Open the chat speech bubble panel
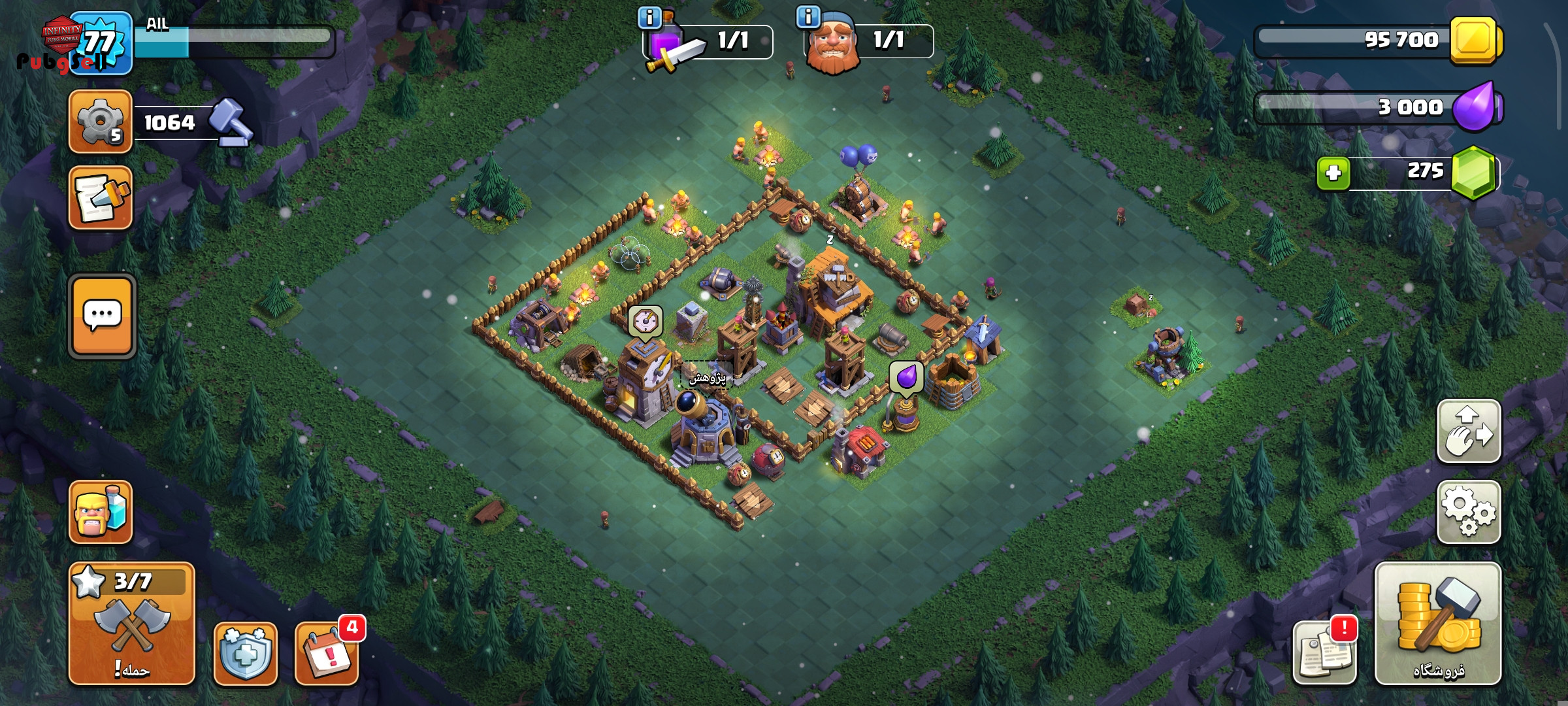This screenshot has height=706, width=1568. click(x=102, y=316)
